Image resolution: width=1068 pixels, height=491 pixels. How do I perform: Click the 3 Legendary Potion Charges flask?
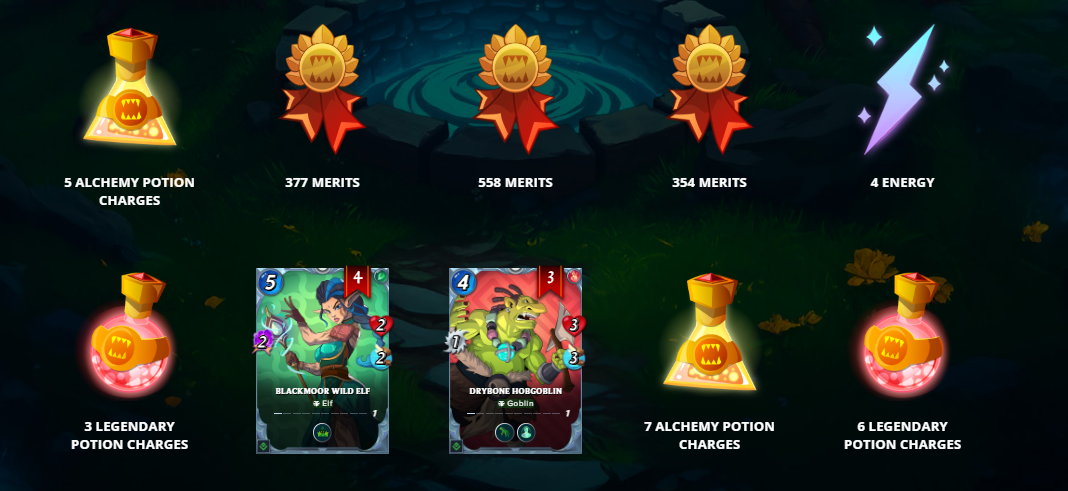coord(129,335)
